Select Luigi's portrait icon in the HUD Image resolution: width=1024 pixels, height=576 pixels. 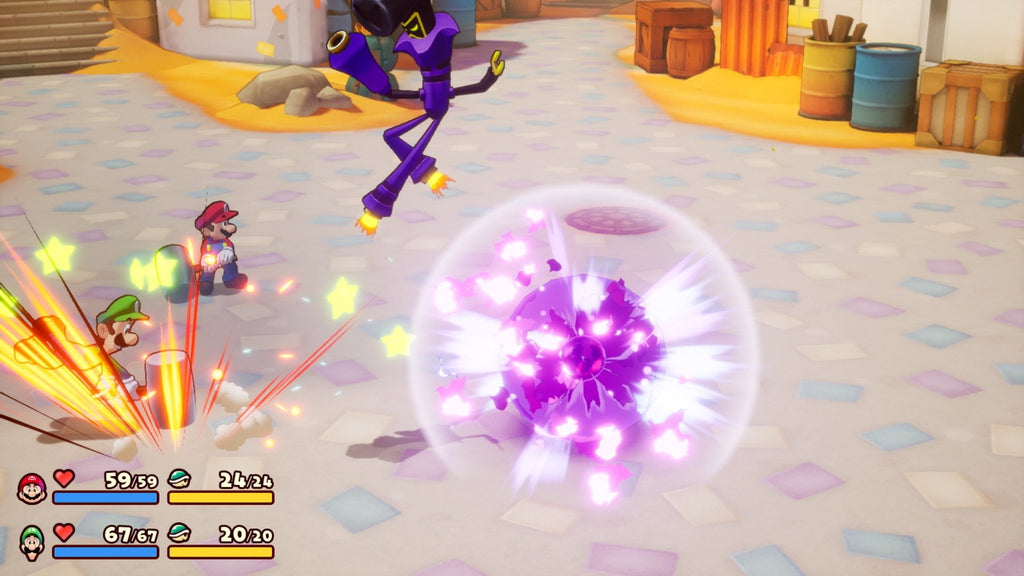pyautogui.click(x=32, y=542)
